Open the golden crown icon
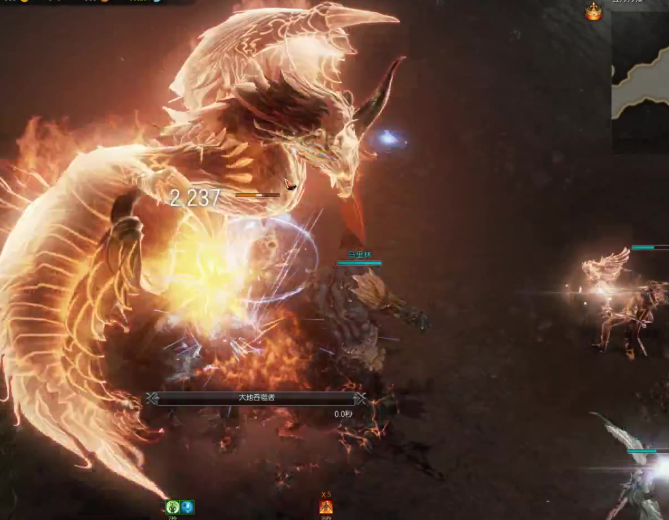The width and height of the screenshot is (669, 520). coord(594,11)
